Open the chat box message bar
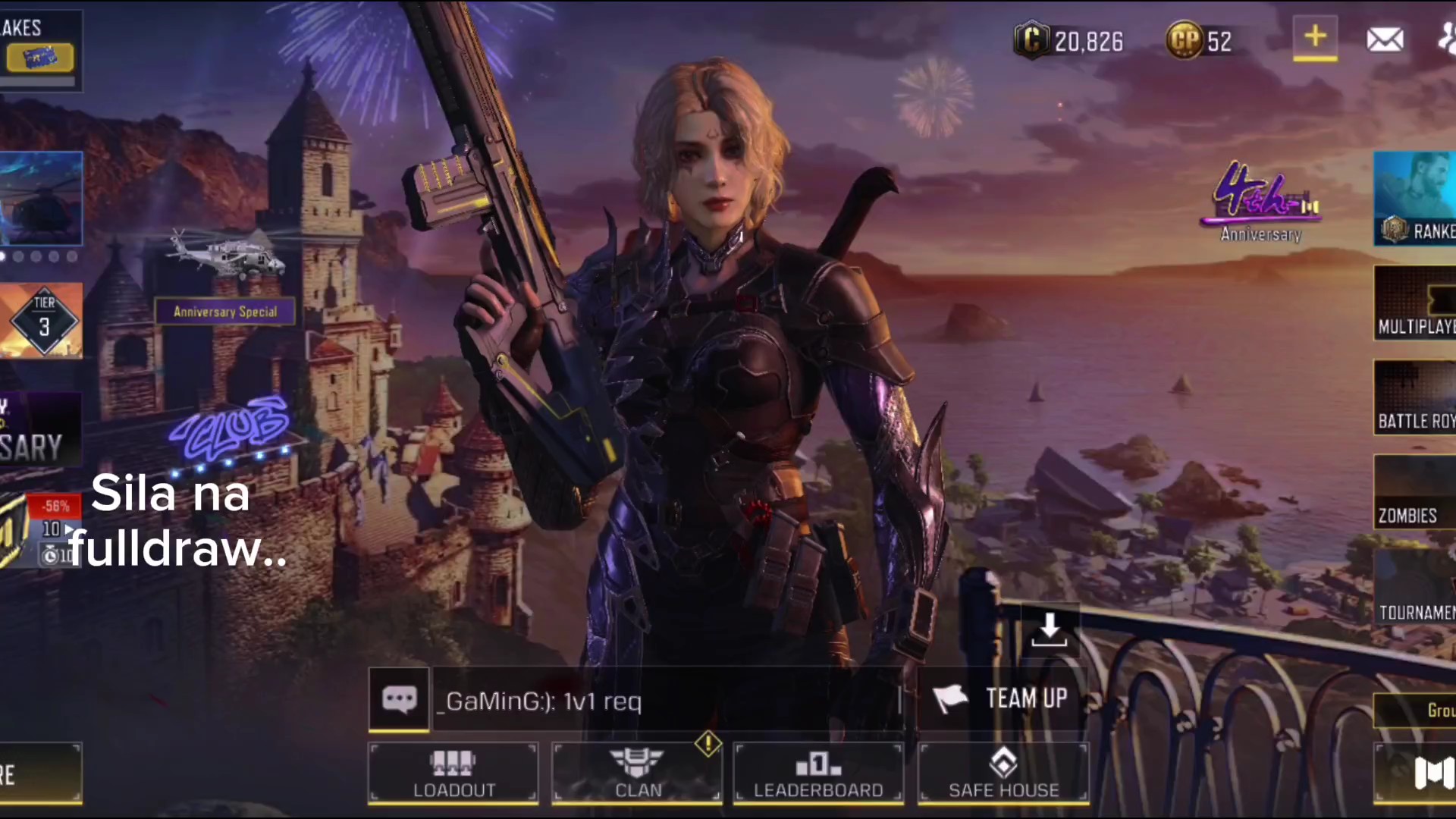Screen dimensions: 1456x819 coord(667,701)
